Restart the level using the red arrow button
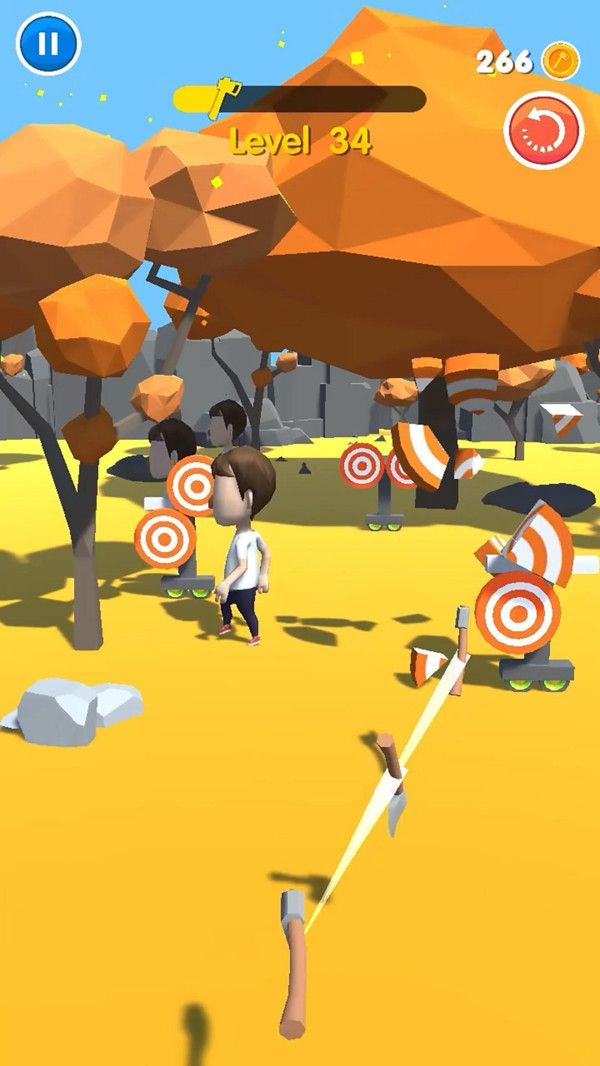 (544, 130)
